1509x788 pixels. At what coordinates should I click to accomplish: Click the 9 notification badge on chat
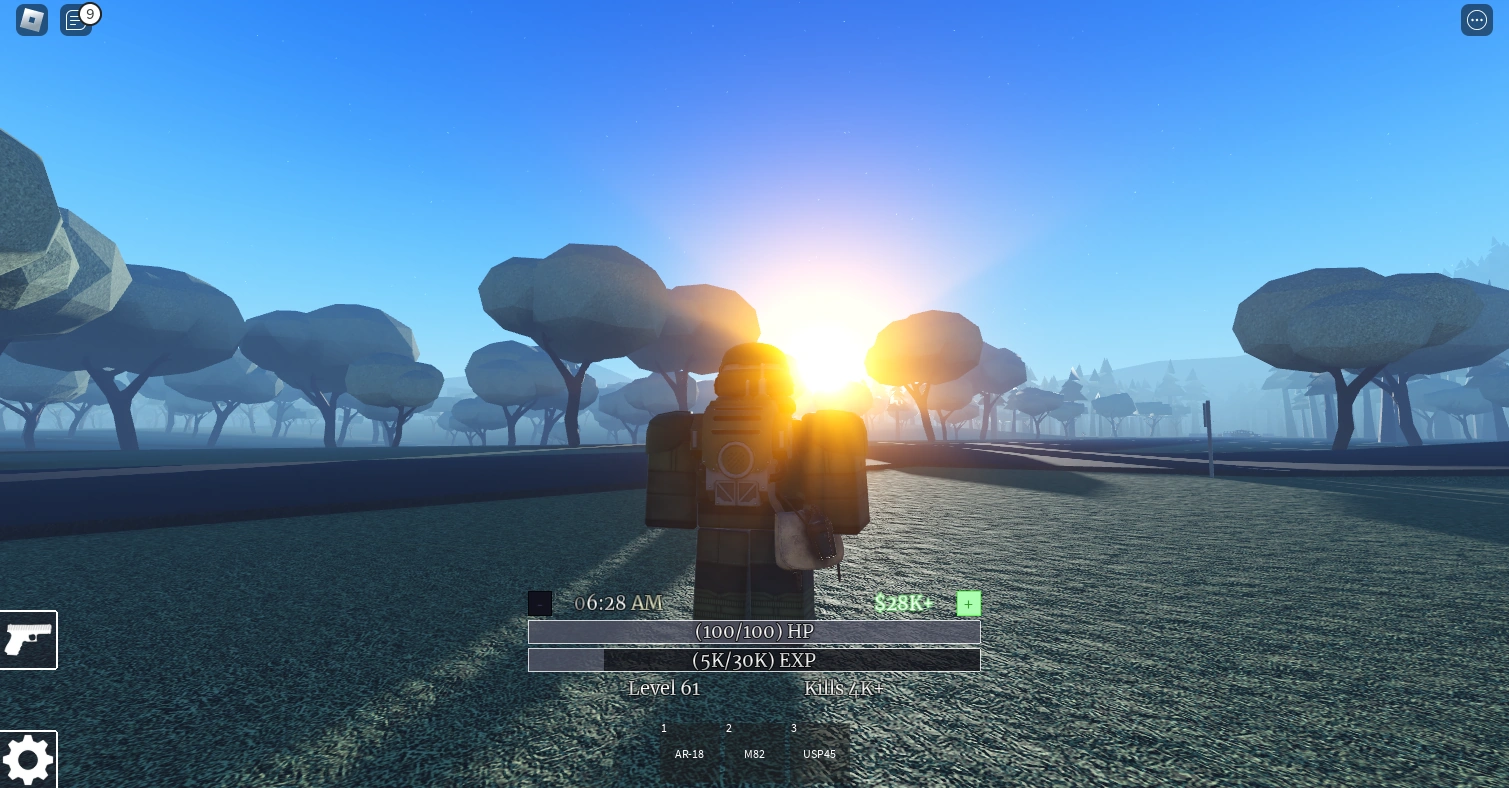[89, 14]
